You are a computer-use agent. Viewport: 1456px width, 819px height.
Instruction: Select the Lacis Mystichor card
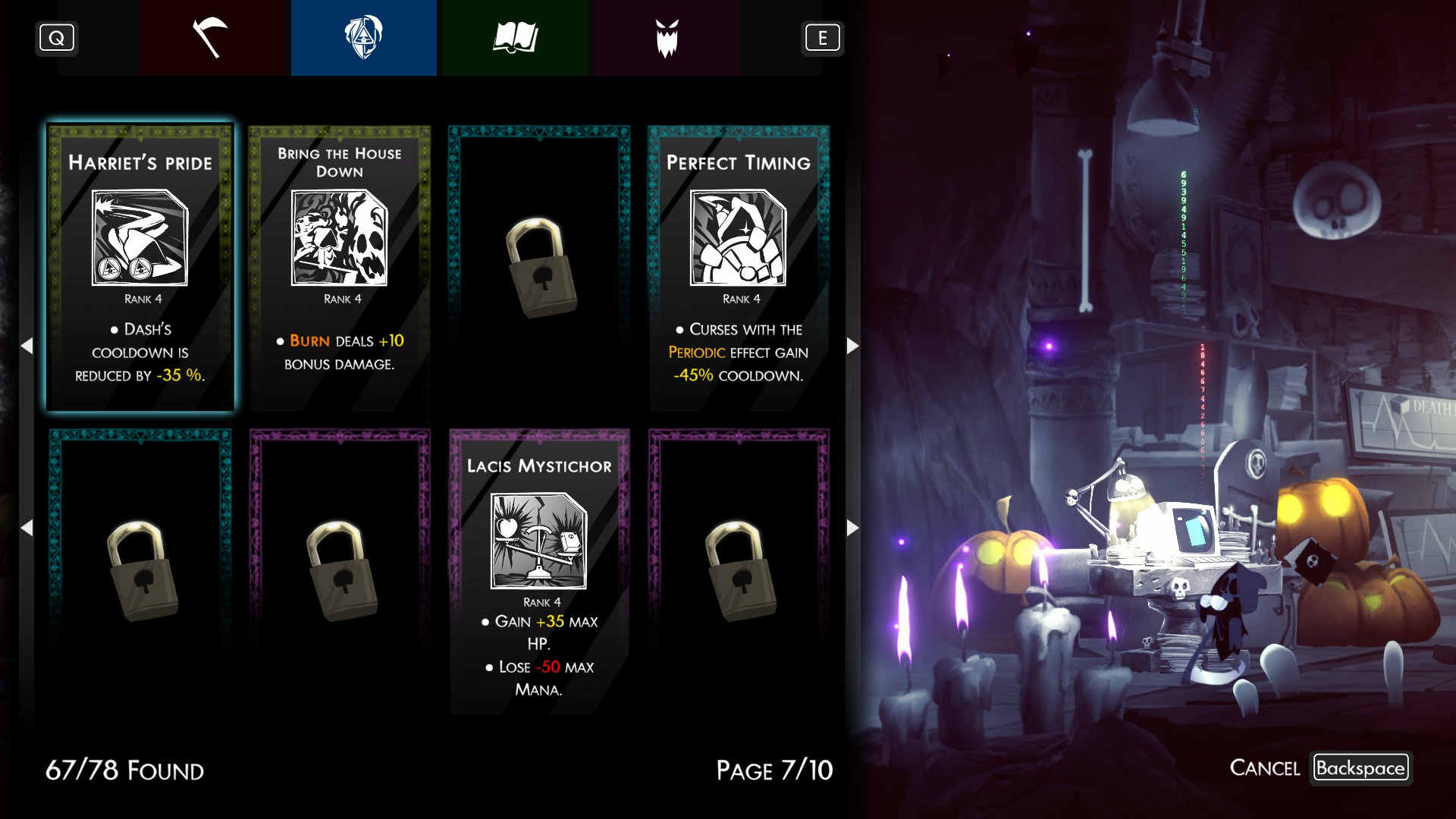539,571
